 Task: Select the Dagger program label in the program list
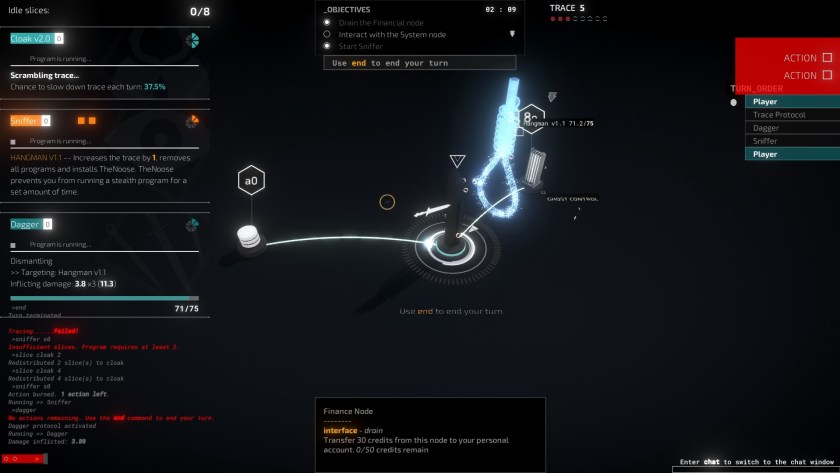pyautogui.click(x=25, y=225)
